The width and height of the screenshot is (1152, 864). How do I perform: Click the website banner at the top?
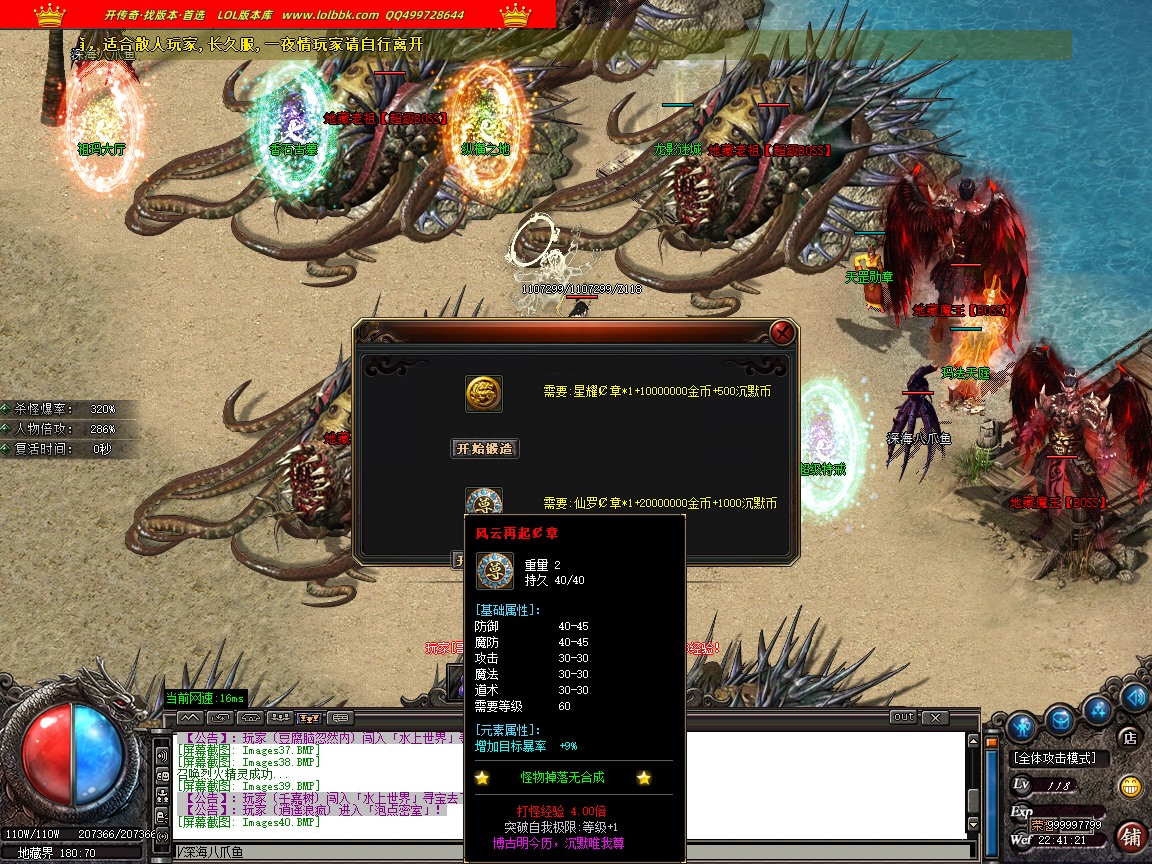tap(278, 14)
